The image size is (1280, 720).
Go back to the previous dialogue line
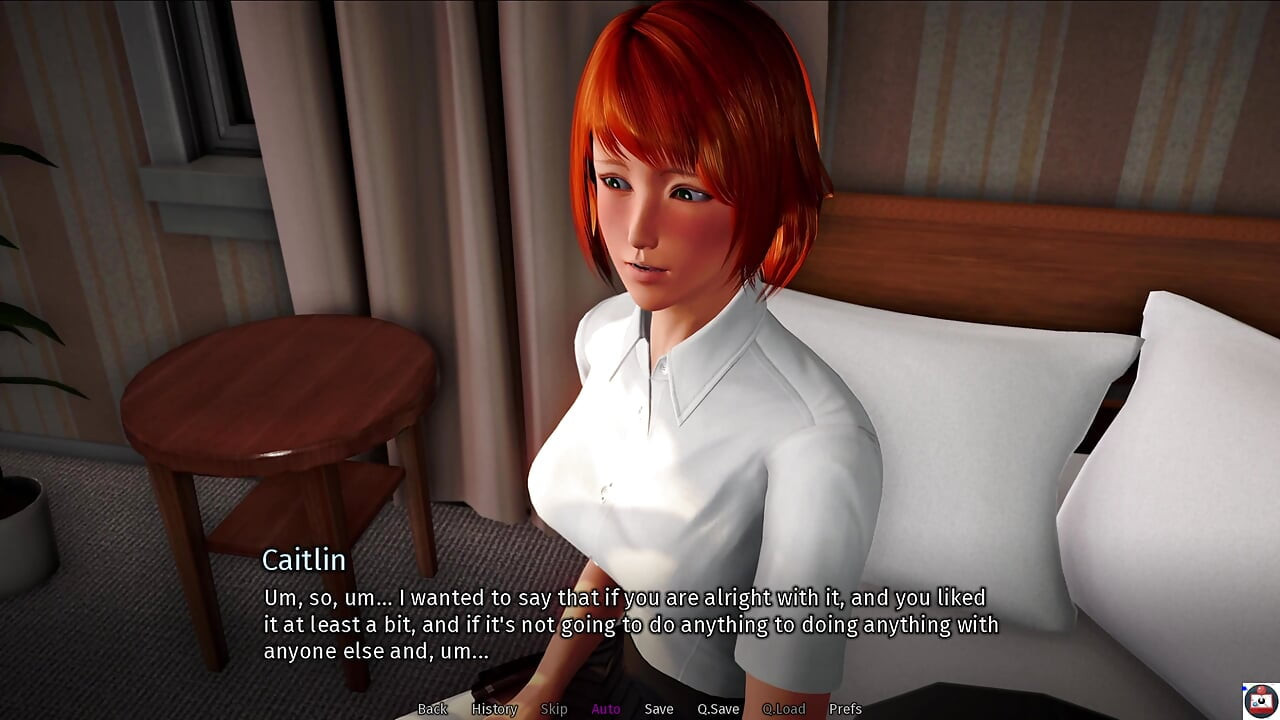pyautogui.click(x=433, y=708)
